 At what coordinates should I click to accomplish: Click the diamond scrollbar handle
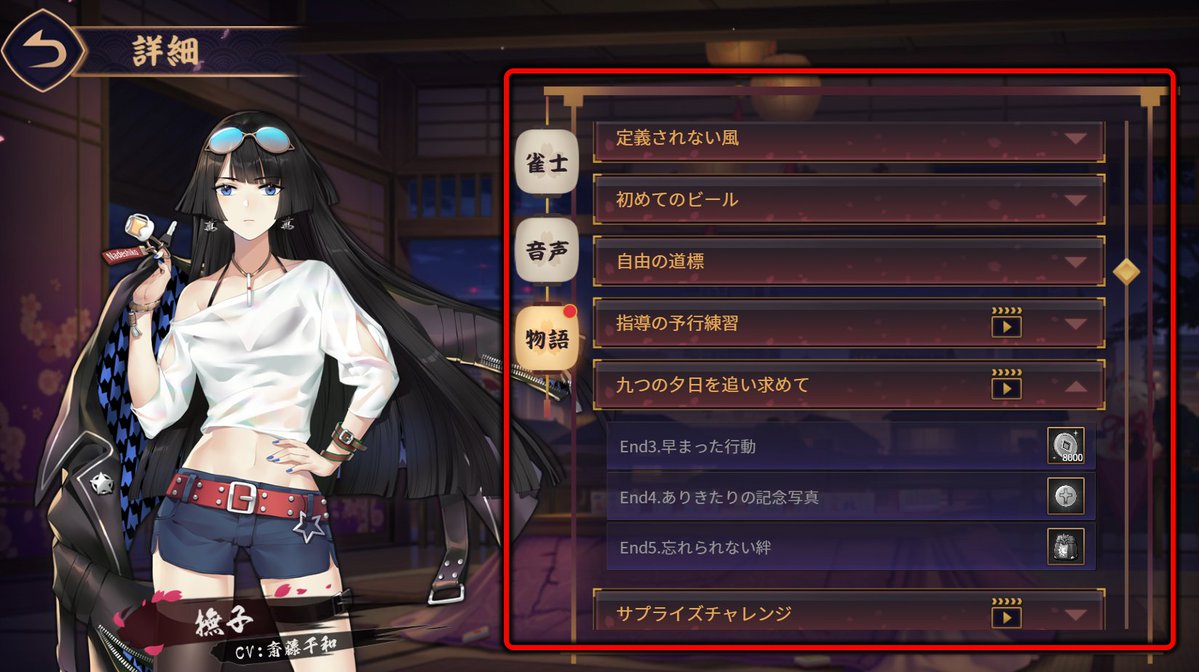[1127, 271]
